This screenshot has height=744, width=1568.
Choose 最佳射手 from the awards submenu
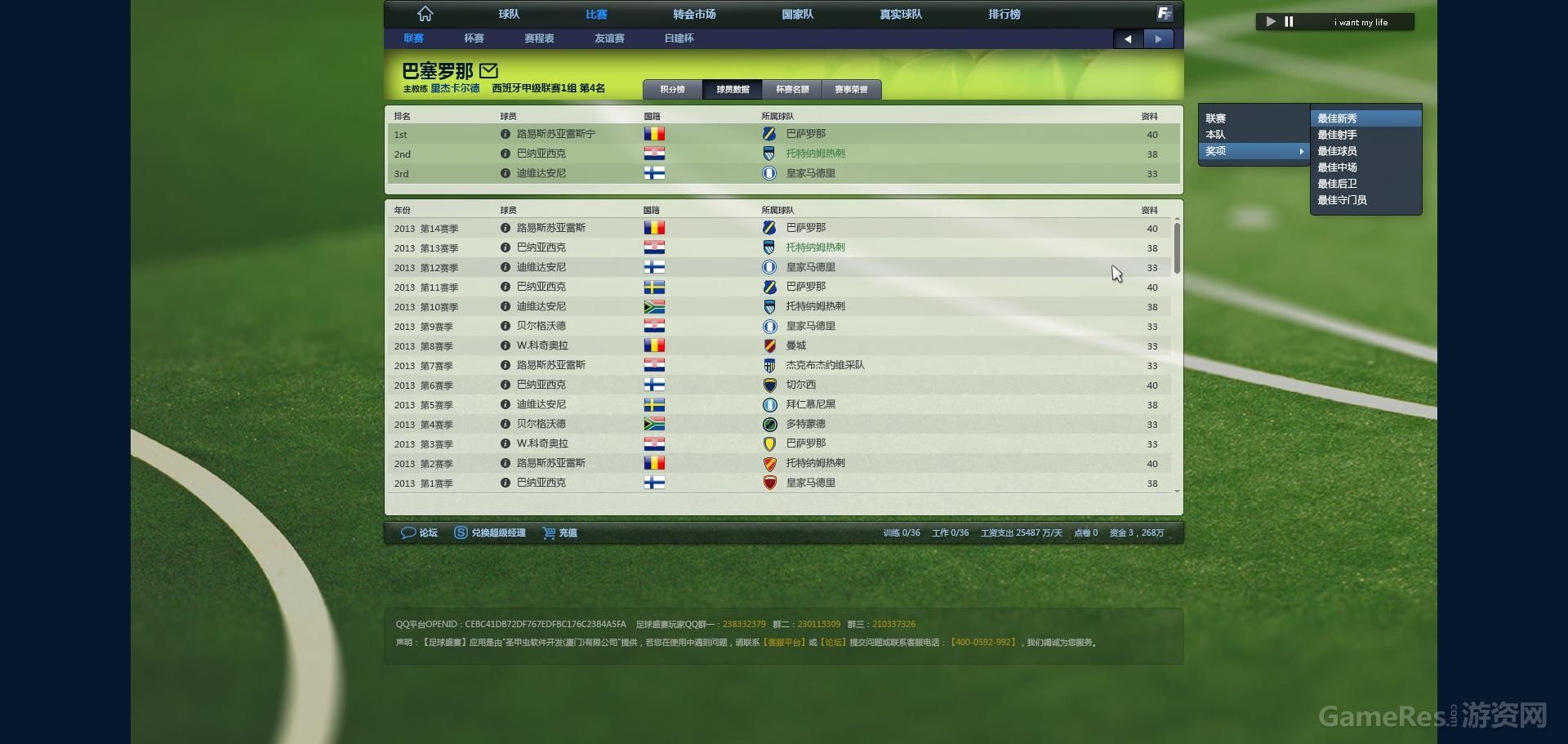click(x=1337, y=135)
